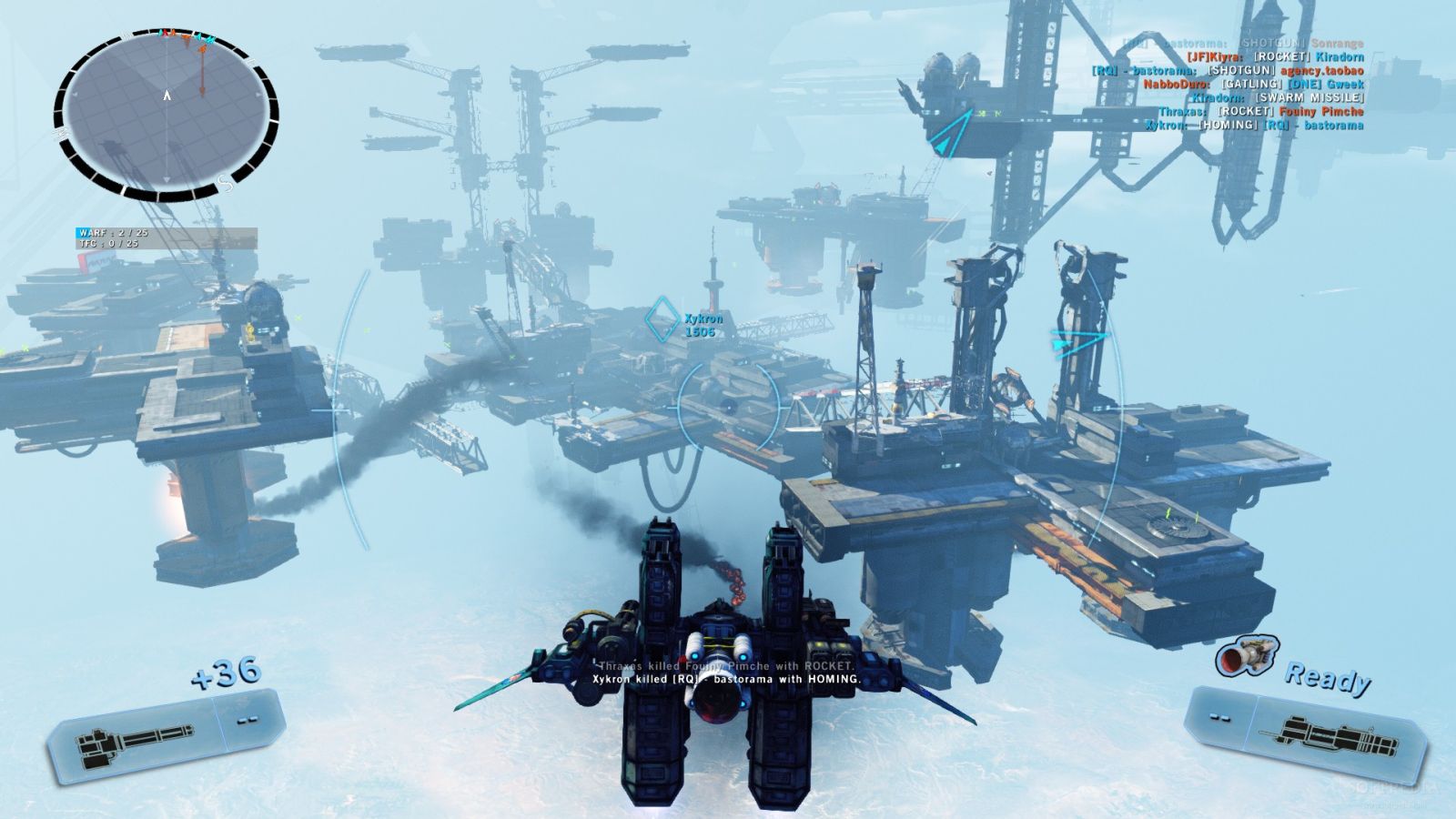Click the Ready status label

click(1329, 678)
